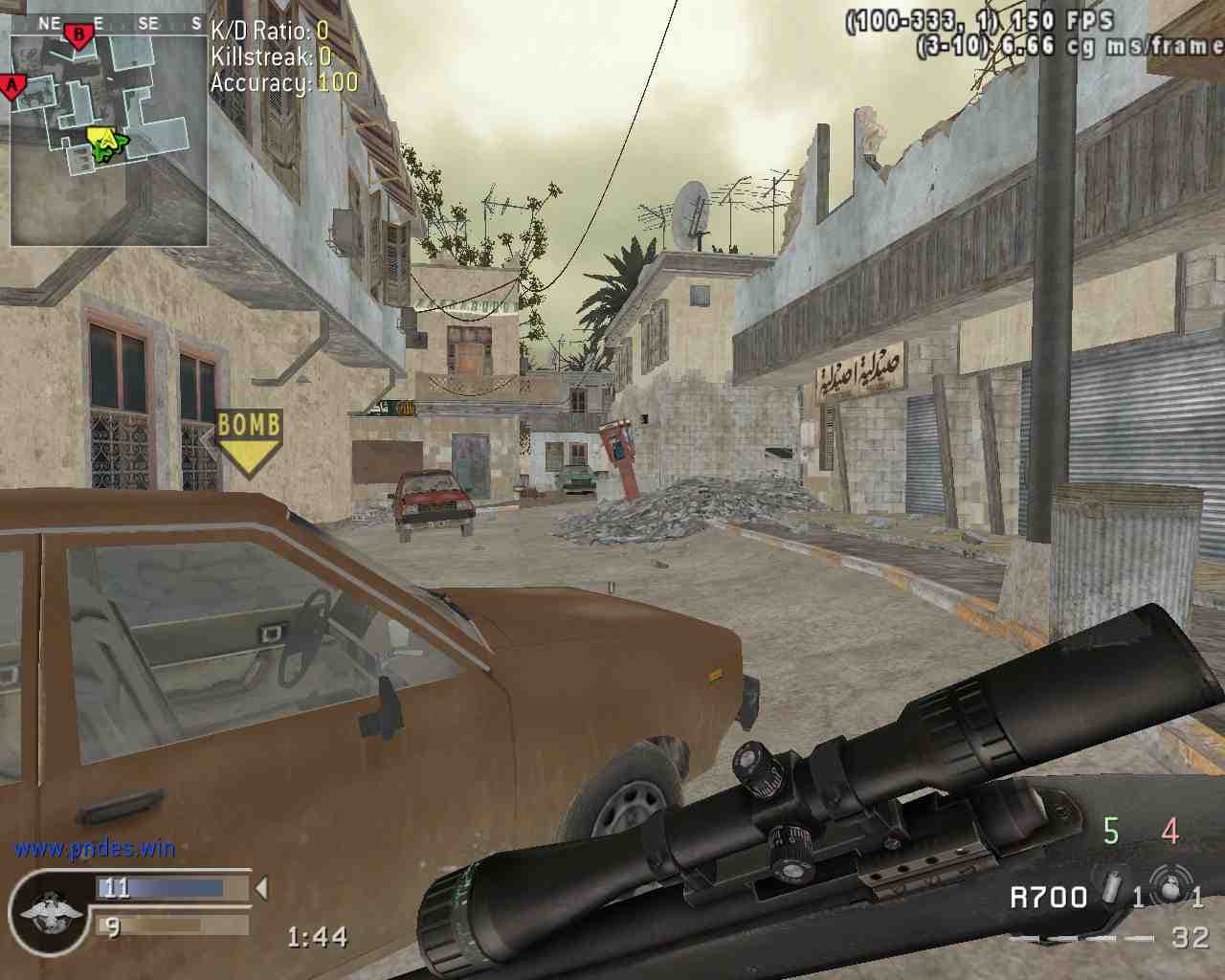Screen dimensions: 1225x980
Task: Select the B bomb site marker on minimap
Action: click(78, 33)
